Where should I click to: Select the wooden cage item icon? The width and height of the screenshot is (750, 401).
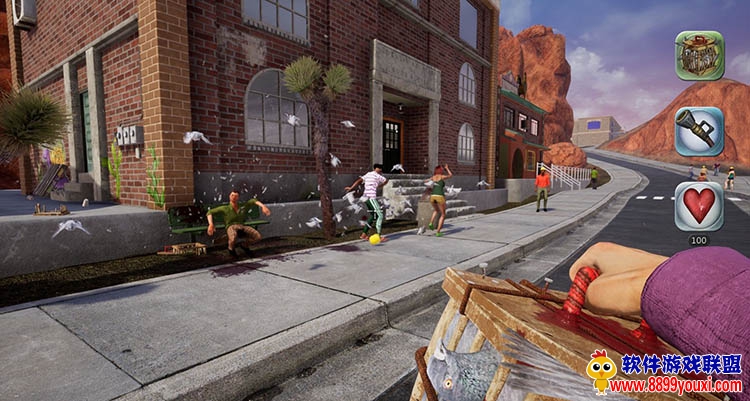coord(699,56)
